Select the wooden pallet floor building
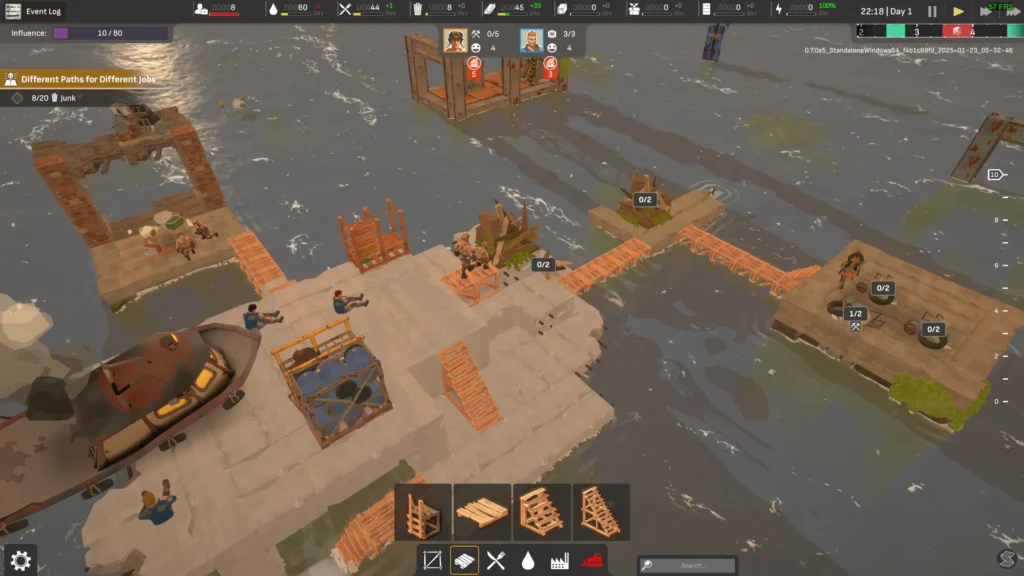This screenshot has width=1024, height=576. (x=482, y=512)
